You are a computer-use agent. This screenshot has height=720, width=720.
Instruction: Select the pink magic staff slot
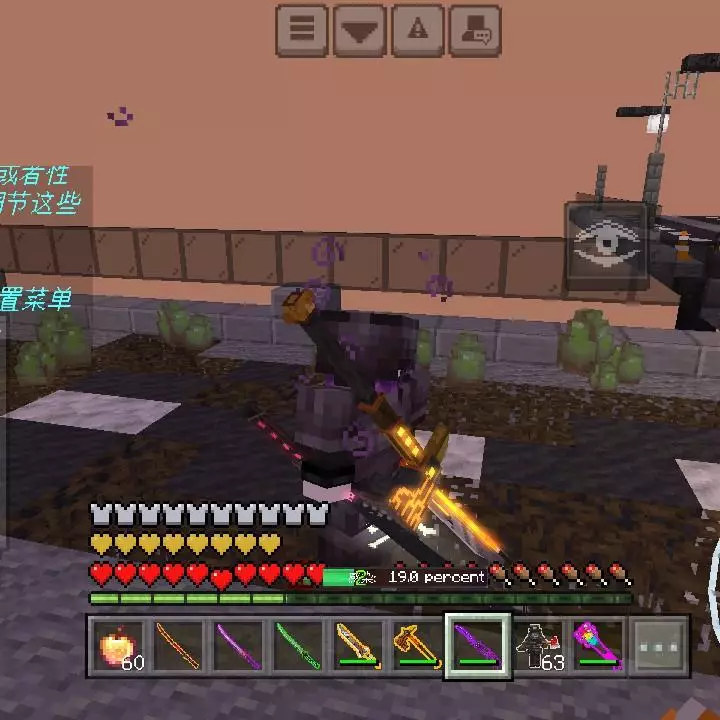pyautogui.click(x=598, y=646)
